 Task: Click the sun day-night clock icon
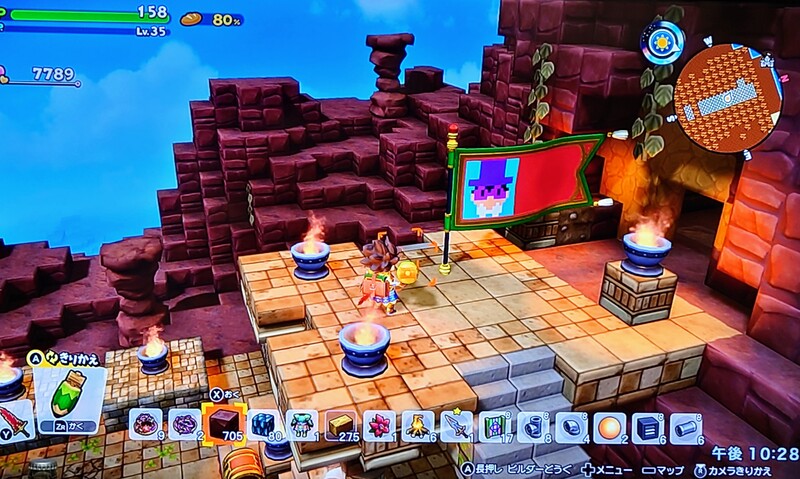pos(663,42)
